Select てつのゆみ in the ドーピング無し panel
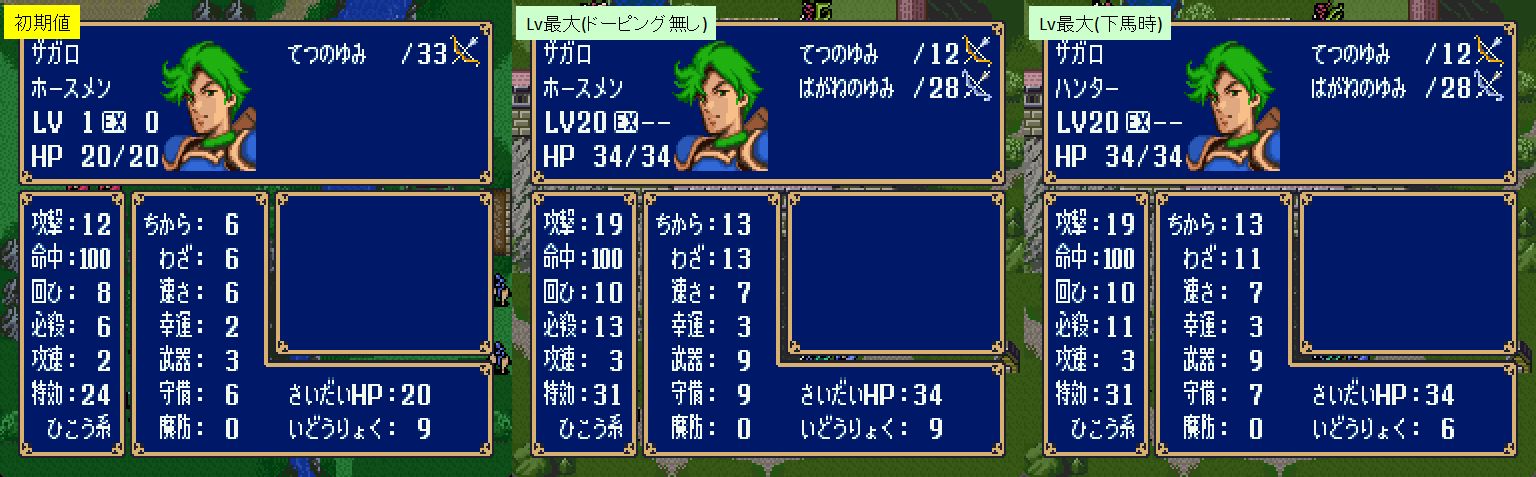 pos(839,54)
